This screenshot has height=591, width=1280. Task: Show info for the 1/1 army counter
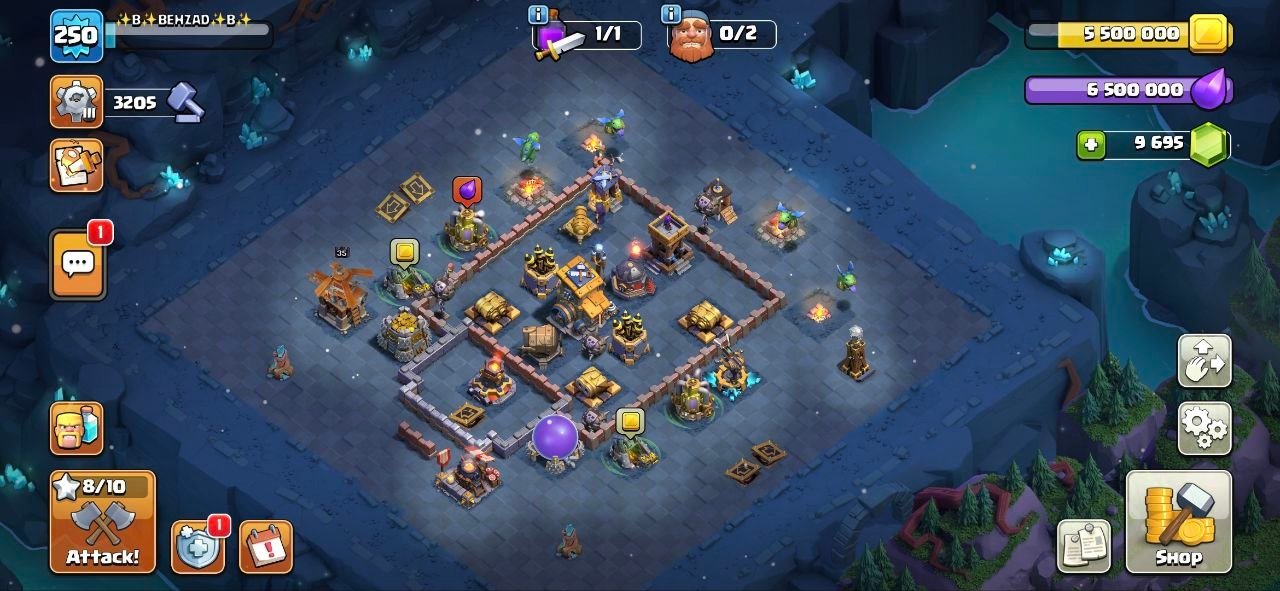pyautogui.click(x=538, y=14)
